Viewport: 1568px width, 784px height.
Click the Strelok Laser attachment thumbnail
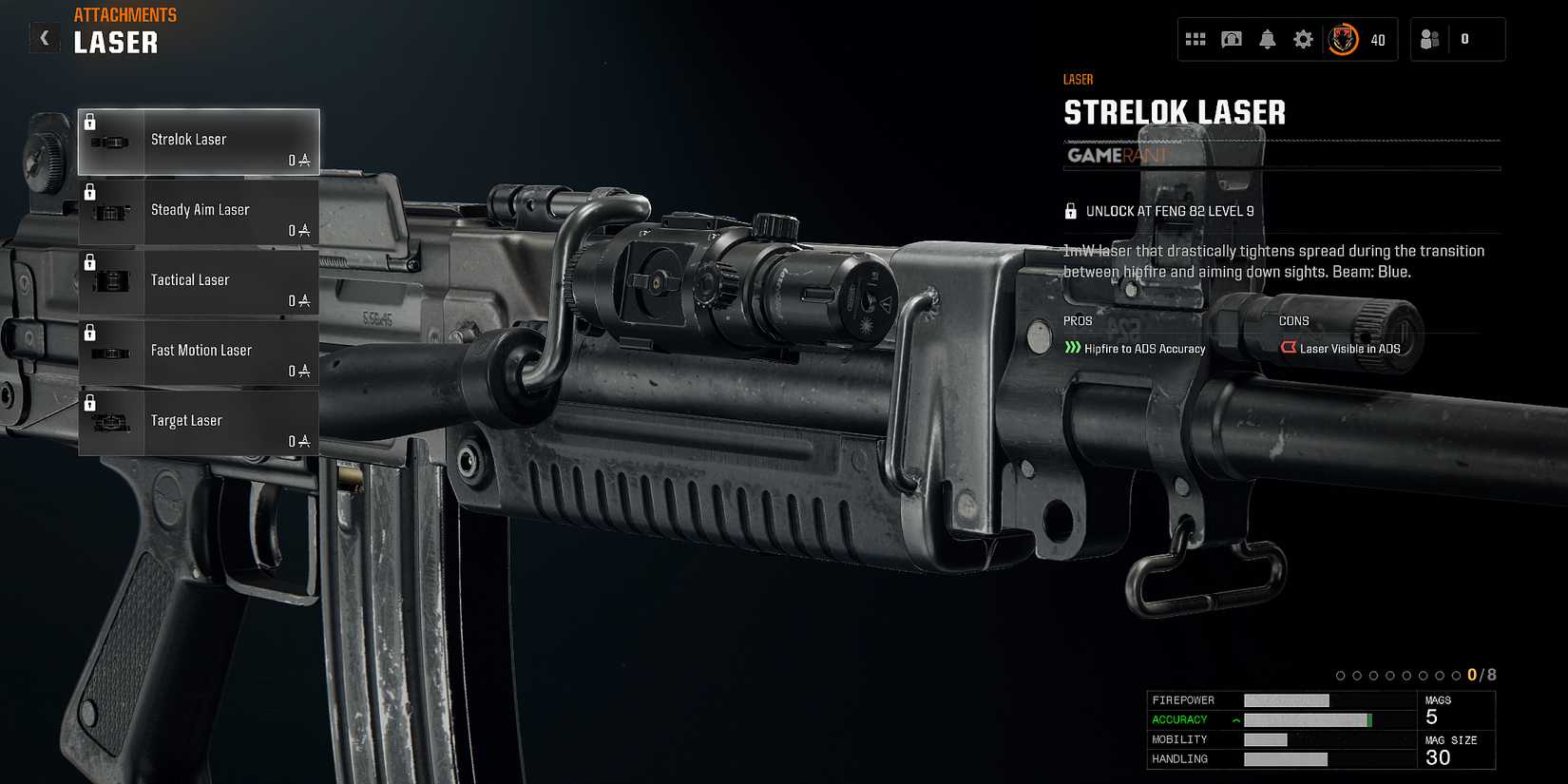point(112,141)
